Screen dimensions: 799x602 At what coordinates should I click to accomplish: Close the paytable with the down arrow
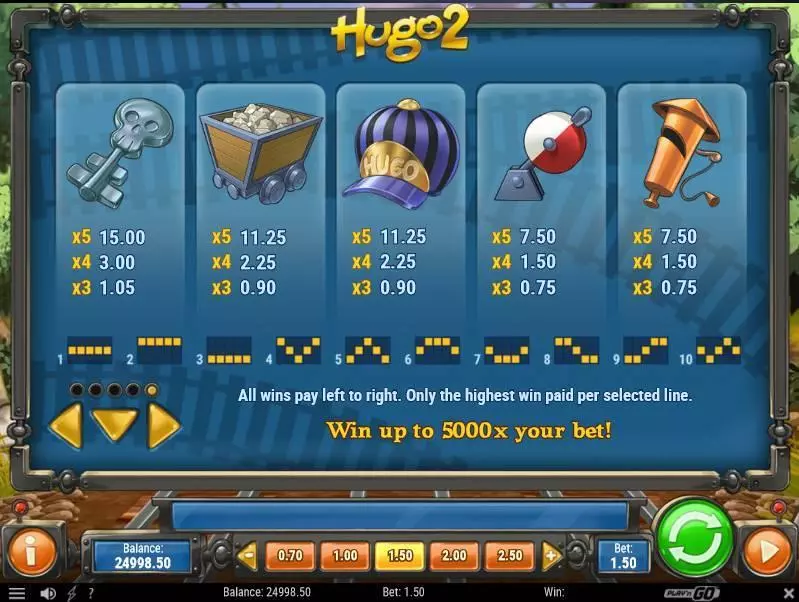point(115,428)
